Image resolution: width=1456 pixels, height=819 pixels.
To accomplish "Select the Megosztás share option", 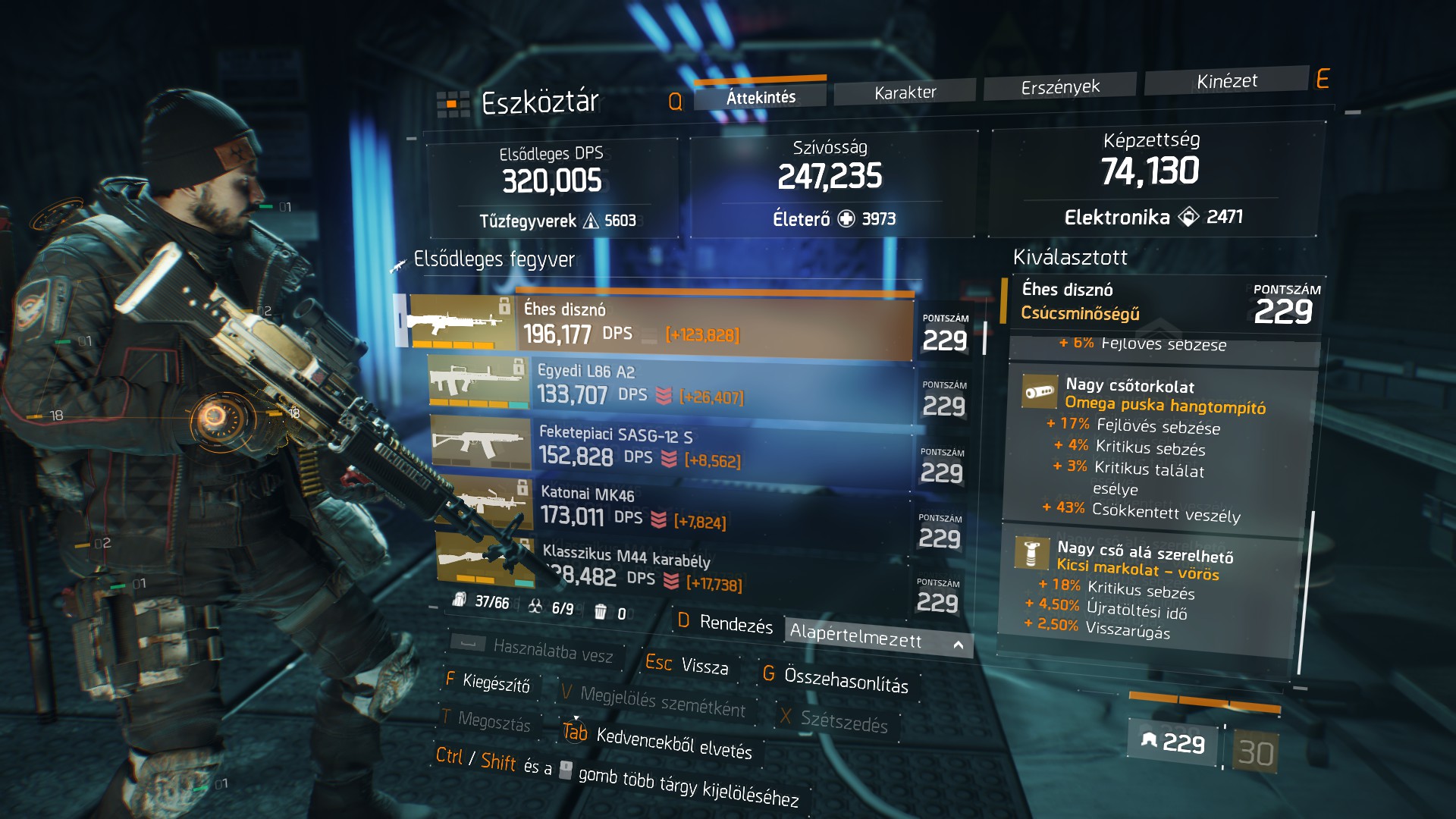I will tap(486, 720).
